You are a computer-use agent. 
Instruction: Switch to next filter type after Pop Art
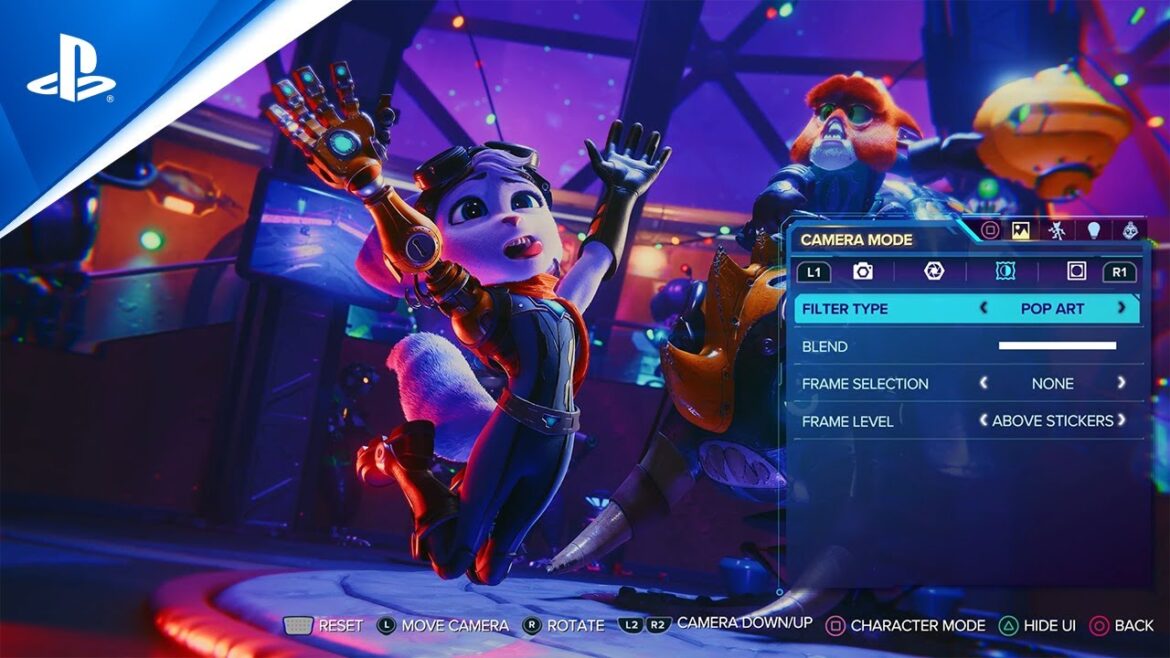coord(1121,308)
